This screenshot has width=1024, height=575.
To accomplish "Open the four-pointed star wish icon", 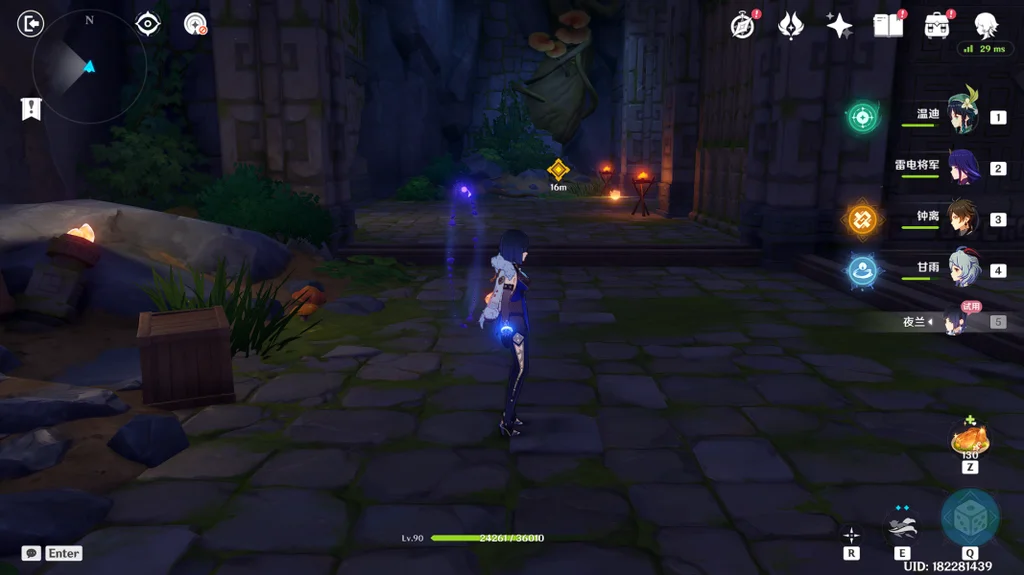I will [x=839, y=26].
